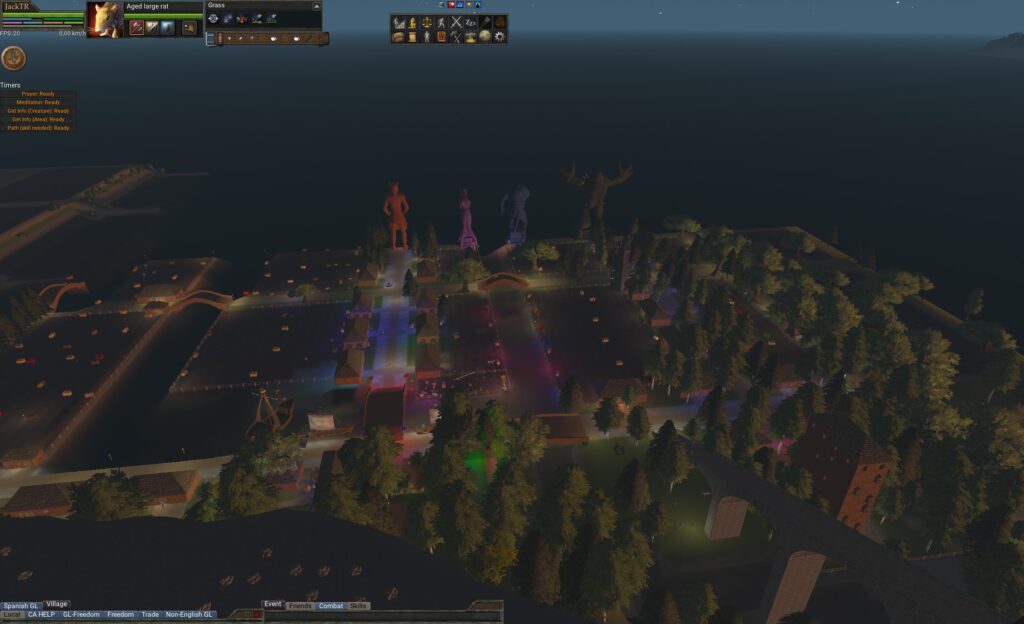This screenshot has width=1024, height=624.
Task: Open the Spanish GL chat tab
Action: pyautogui.click(x=21, y=606)
